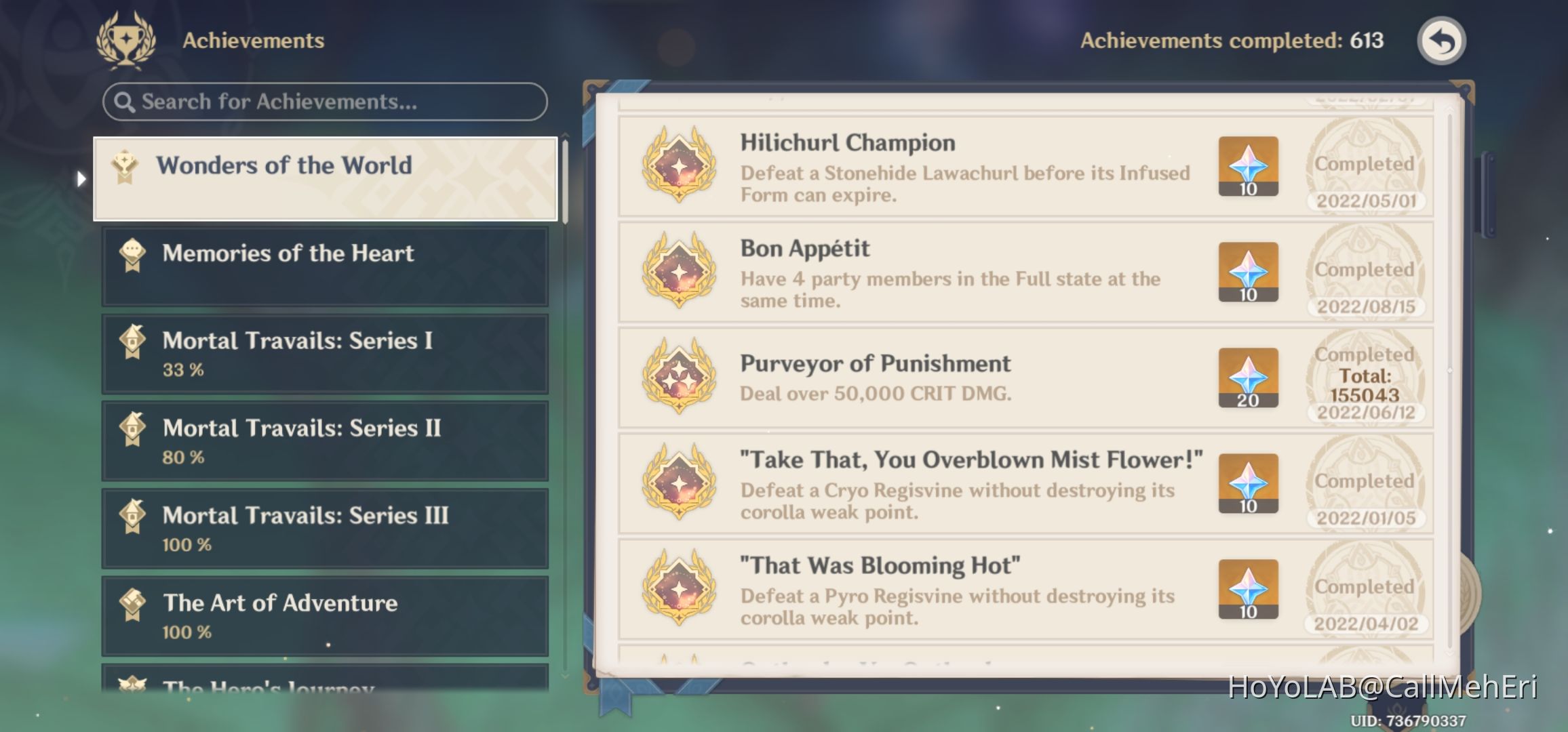Click the 20 Primogem reward on Purveyor of Punishment
The image size is (1568, 732).
[x=1248, y=378]
